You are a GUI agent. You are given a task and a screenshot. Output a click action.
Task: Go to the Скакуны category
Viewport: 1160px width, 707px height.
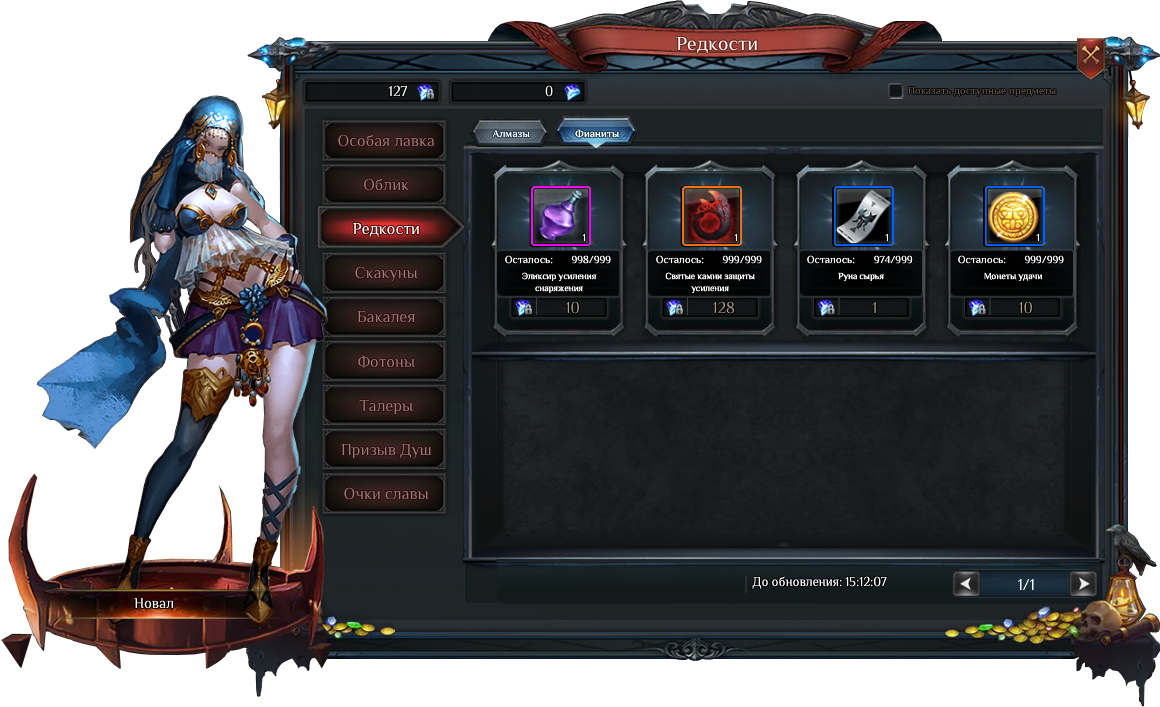pyautogui.click(x=385, y=273)
